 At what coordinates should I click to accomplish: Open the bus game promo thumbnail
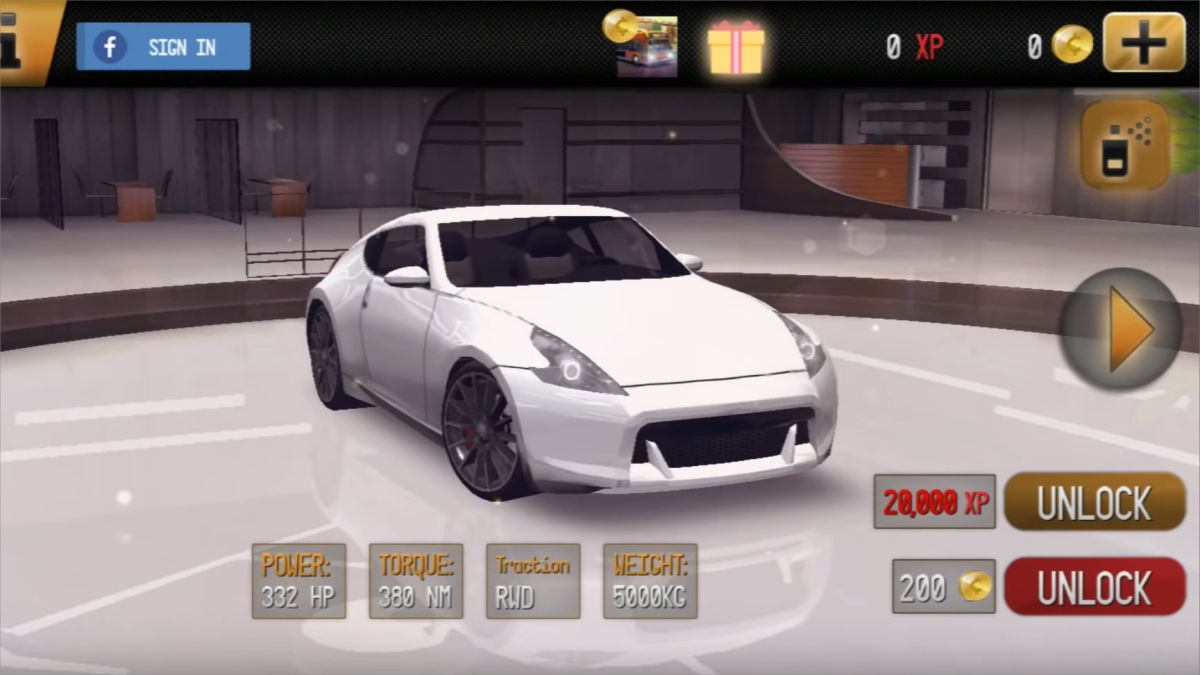[x=646, y=47]
